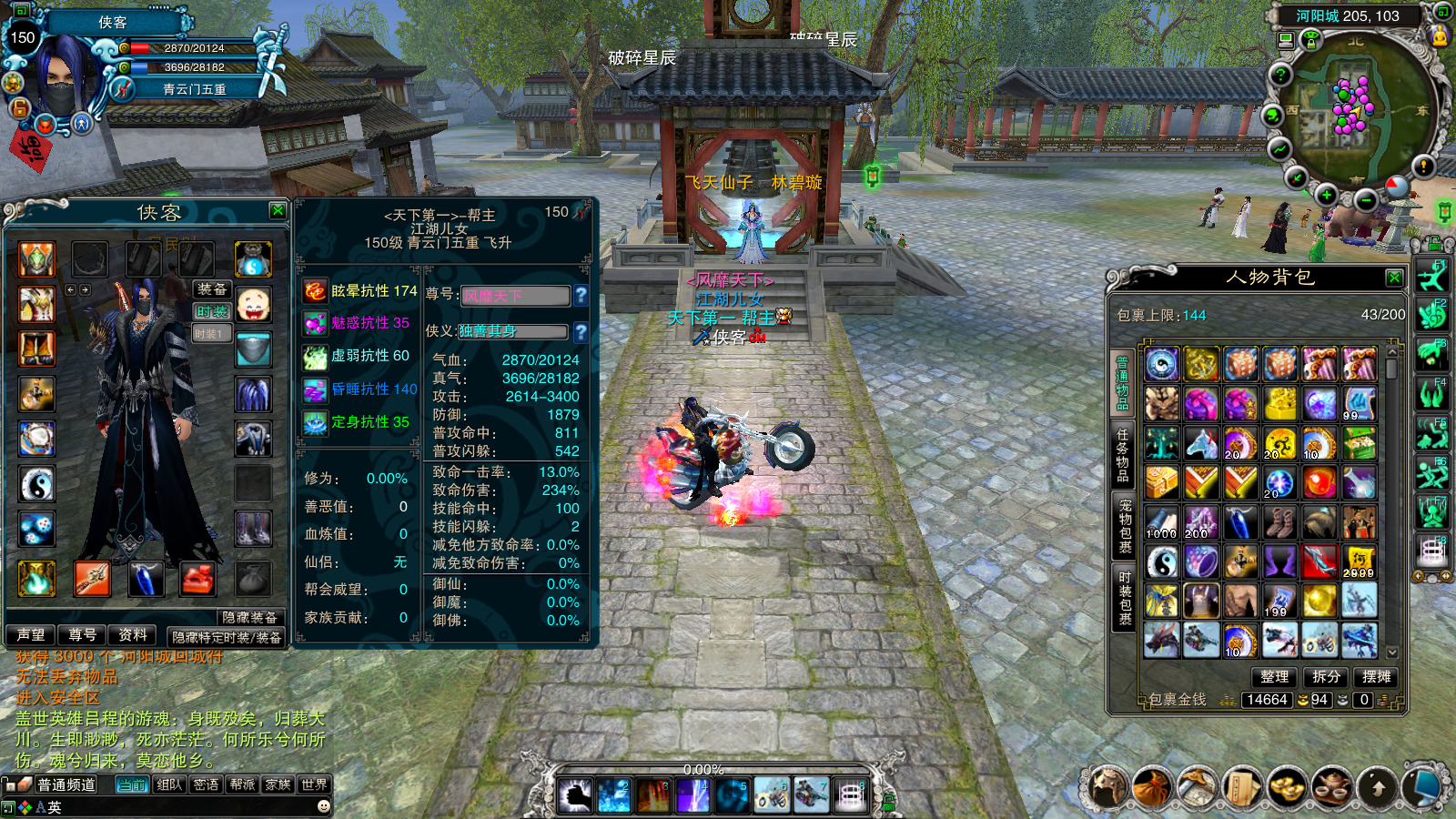Switch chat to the 世界 channel
1456x819 pixels.
tap(314, 784)
